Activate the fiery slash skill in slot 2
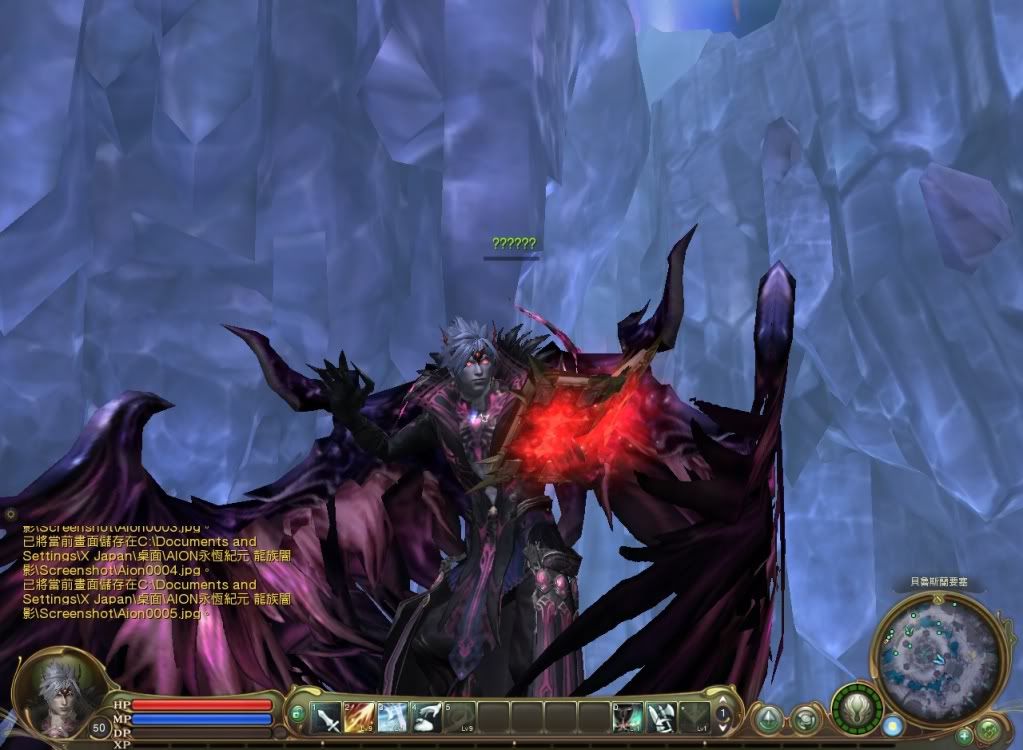This screenshot has width=1023, height=750. [x=361, y=716]
